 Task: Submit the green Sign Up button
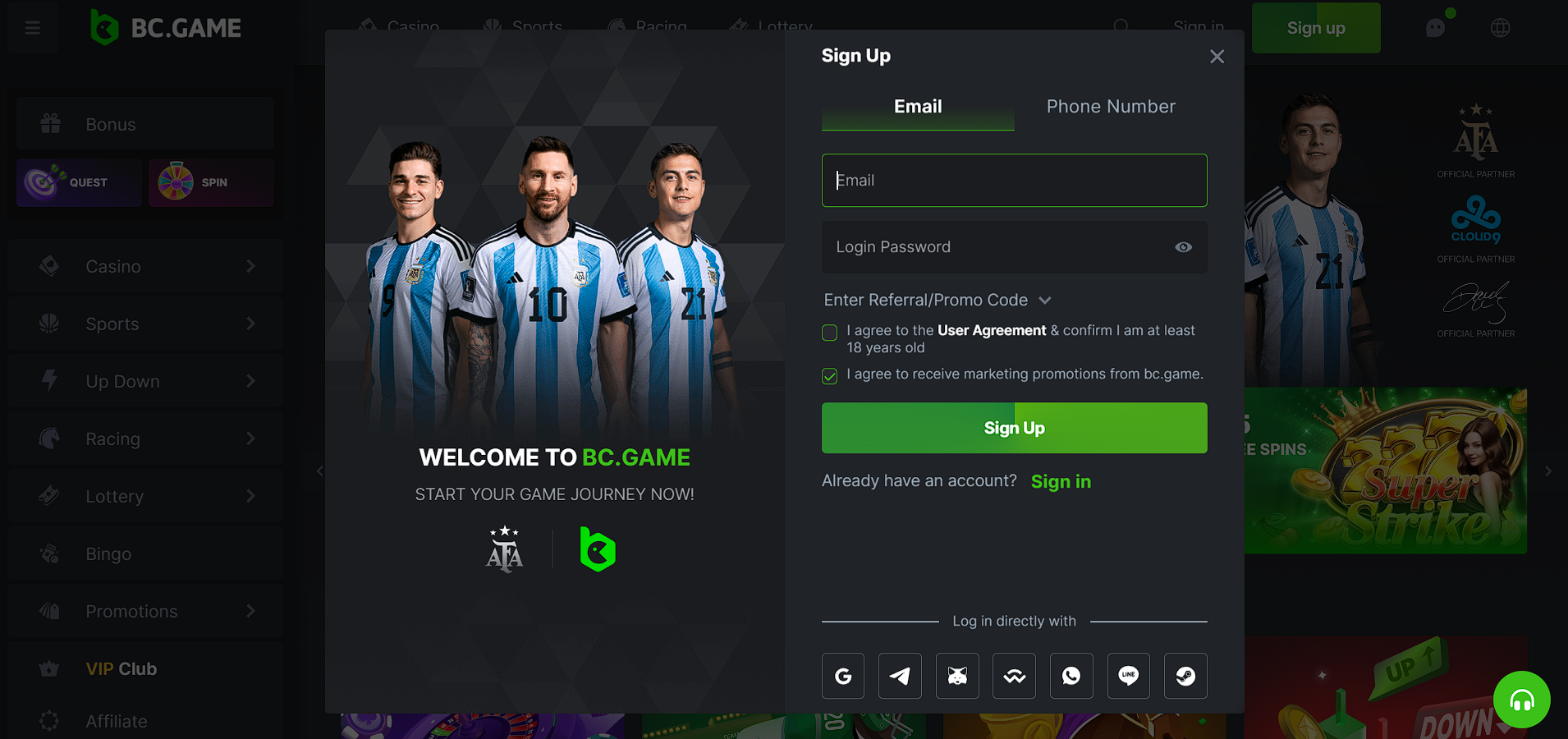tap(1014, 428)
